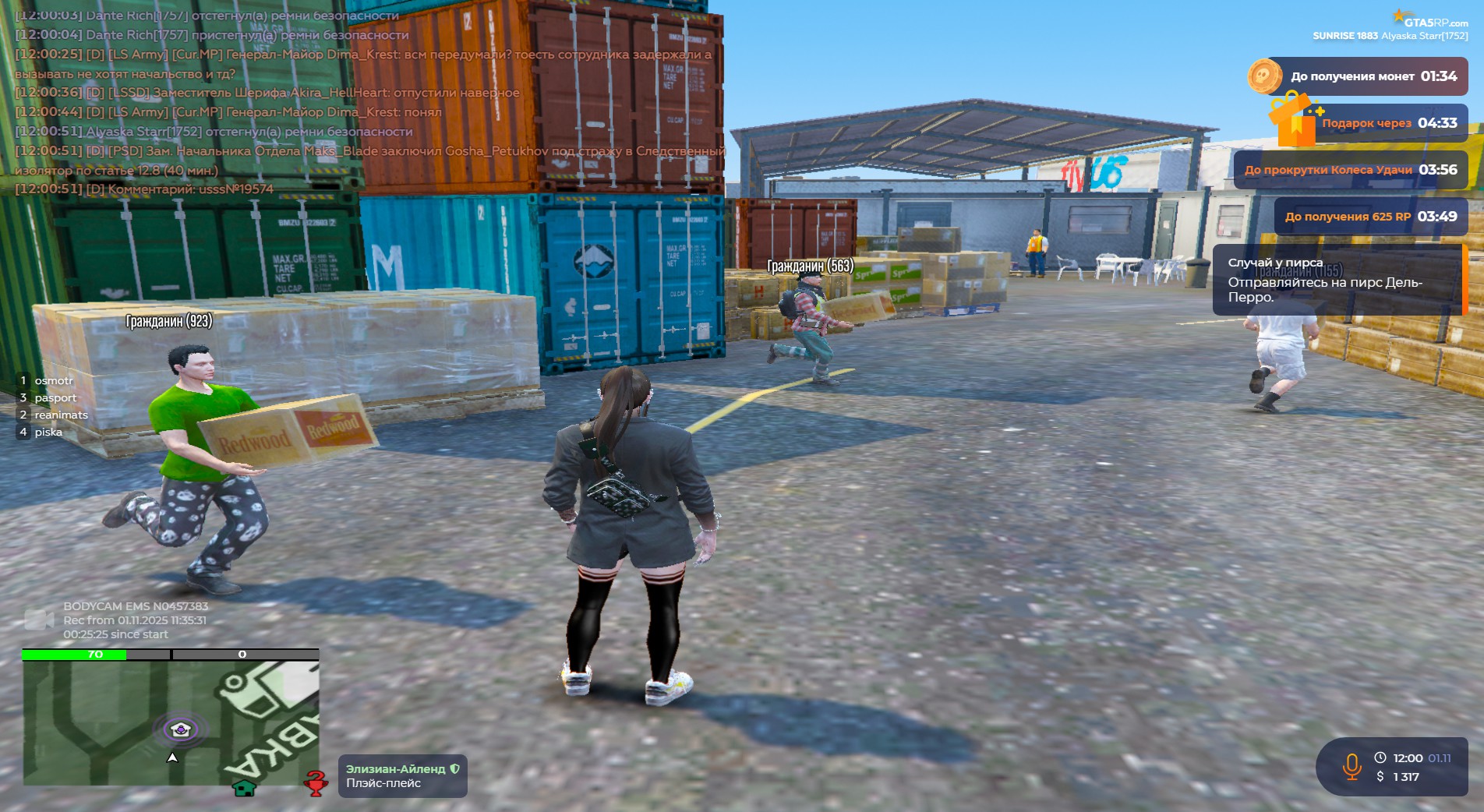Click the Элизиан-Айленд location panel
This screenshot has height=812, width=1484.
coord(402,776)
